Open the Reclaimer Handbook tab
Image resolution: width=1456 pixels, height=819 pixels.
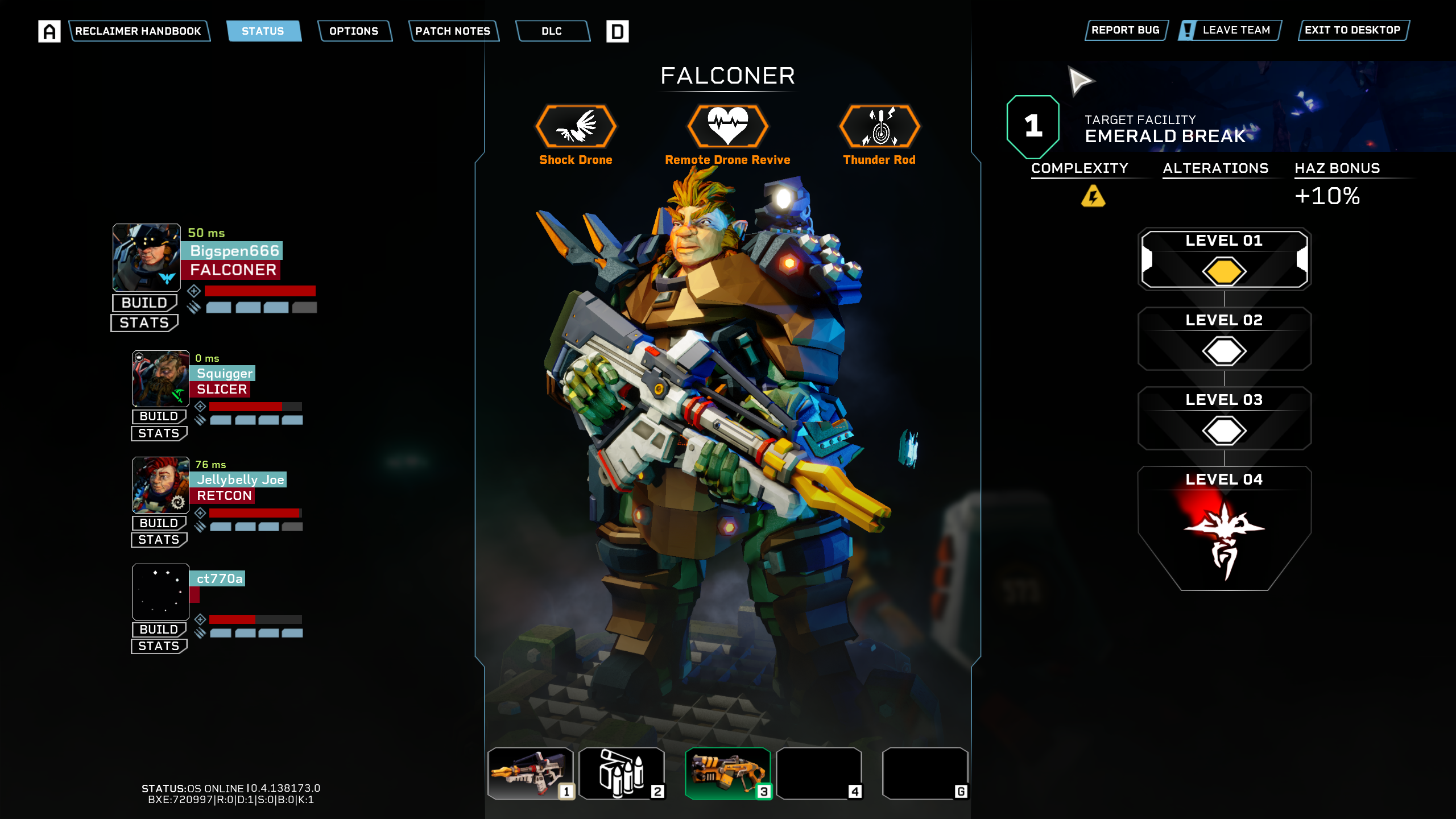coord(138,31)
